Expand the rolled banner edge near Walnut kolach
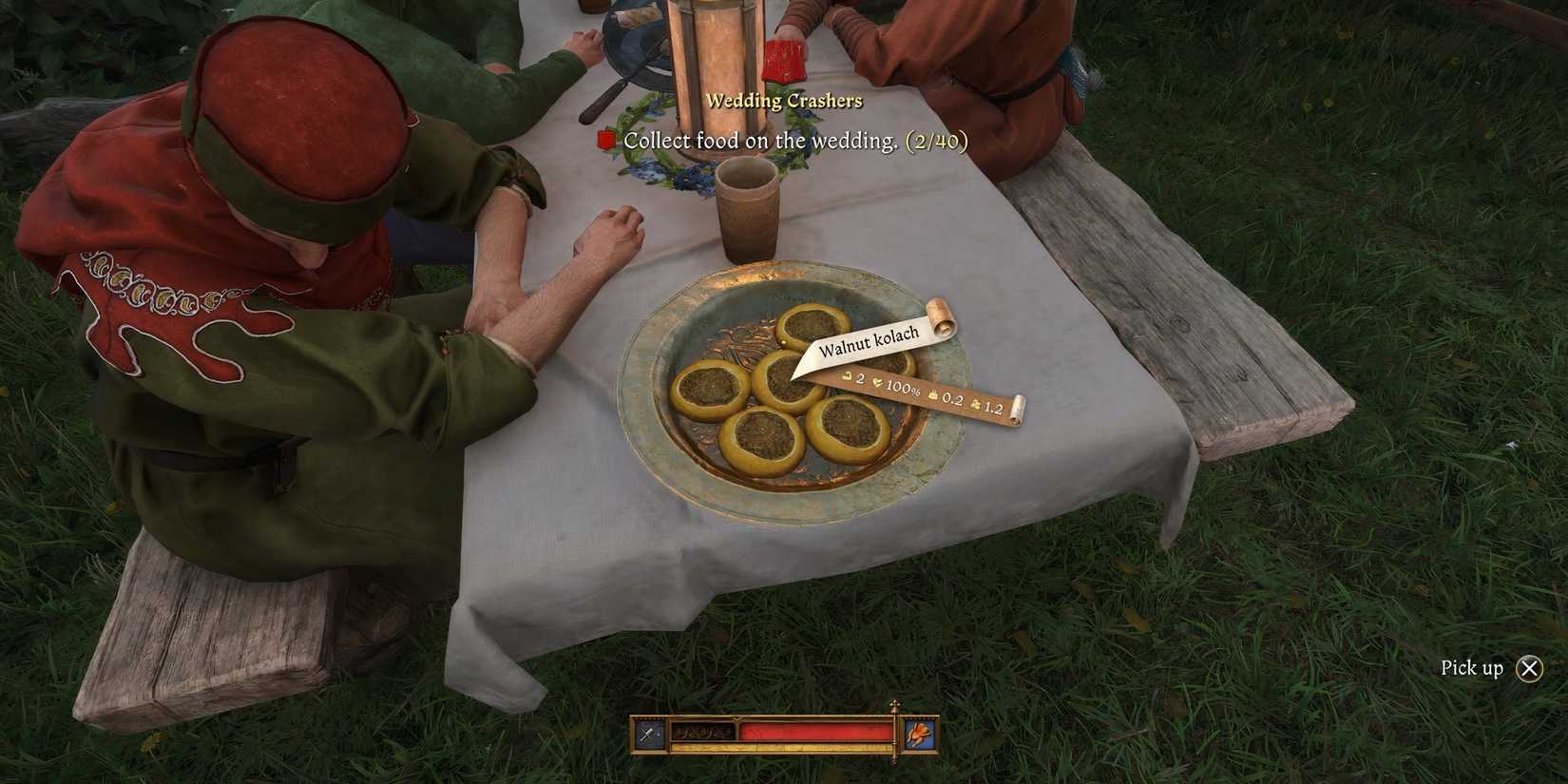Image resolution: width=1568 pixels, height=784 pixels. coord(941,318)
